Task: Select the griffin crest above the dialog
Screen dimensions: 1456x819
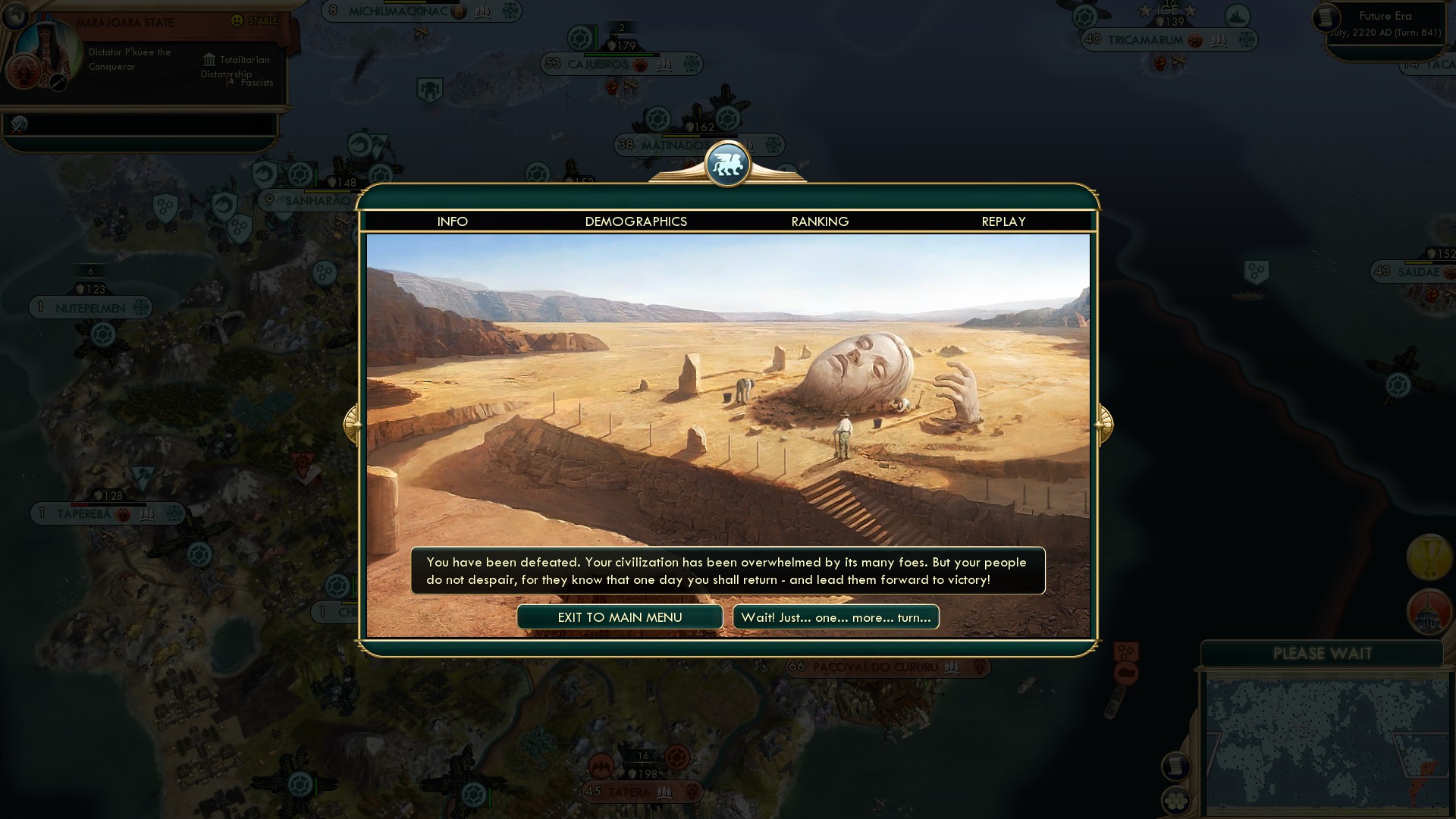Action: (728, 163)
